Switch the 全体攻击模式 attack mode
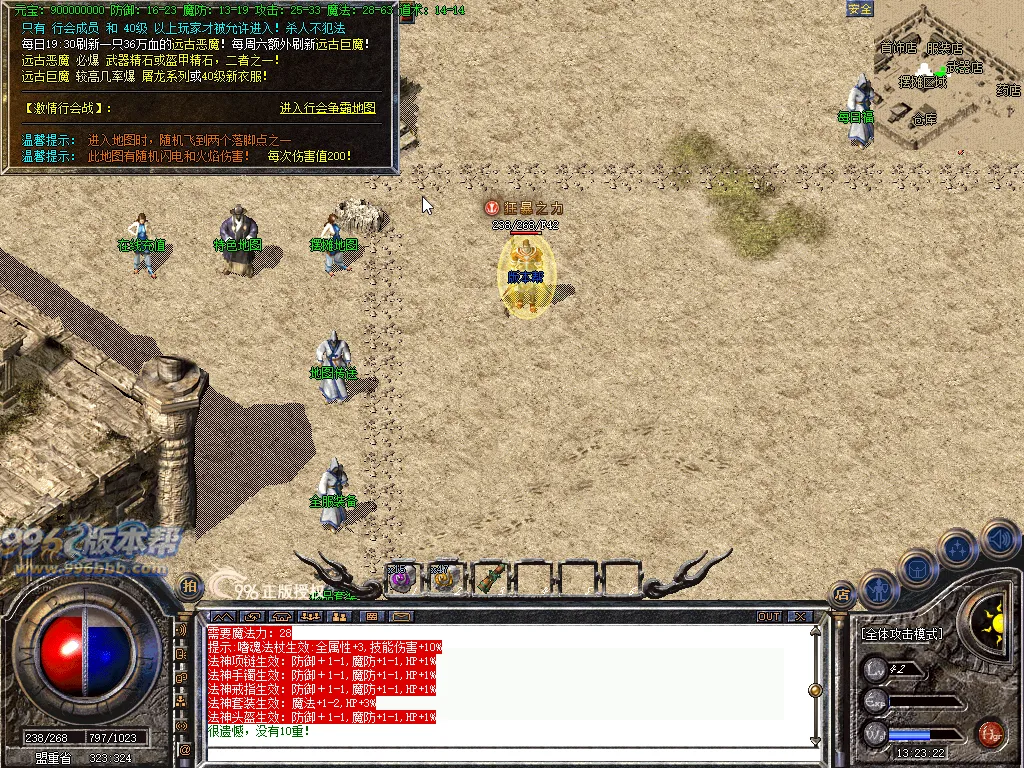Screen dimensions: 1024x768 (x=902, y=634)
